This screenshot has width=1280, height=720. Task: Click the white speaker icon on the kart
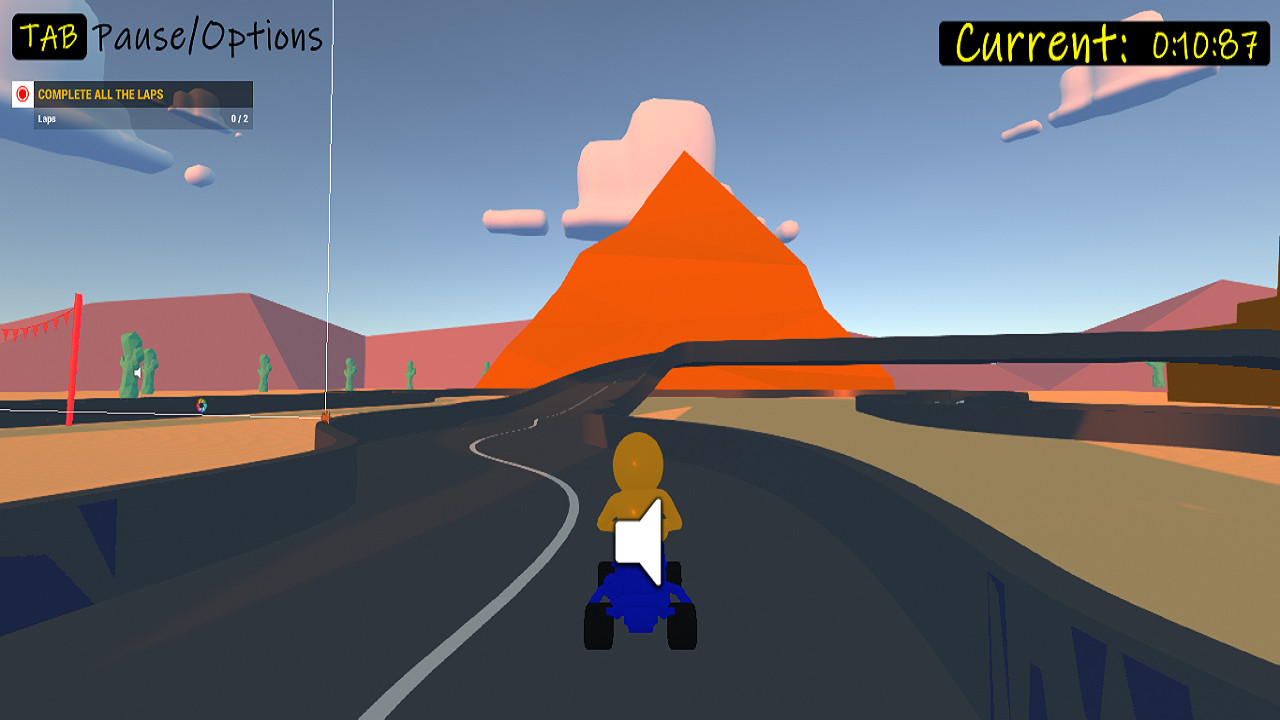click(x=637, y=540)
